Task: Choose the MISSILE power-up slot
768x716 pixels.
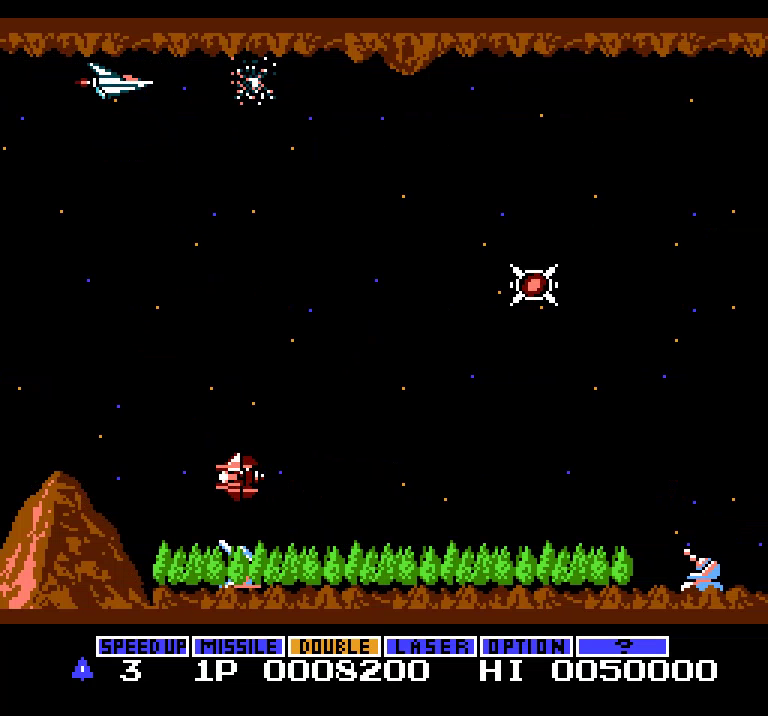Action: pos(239,647)
